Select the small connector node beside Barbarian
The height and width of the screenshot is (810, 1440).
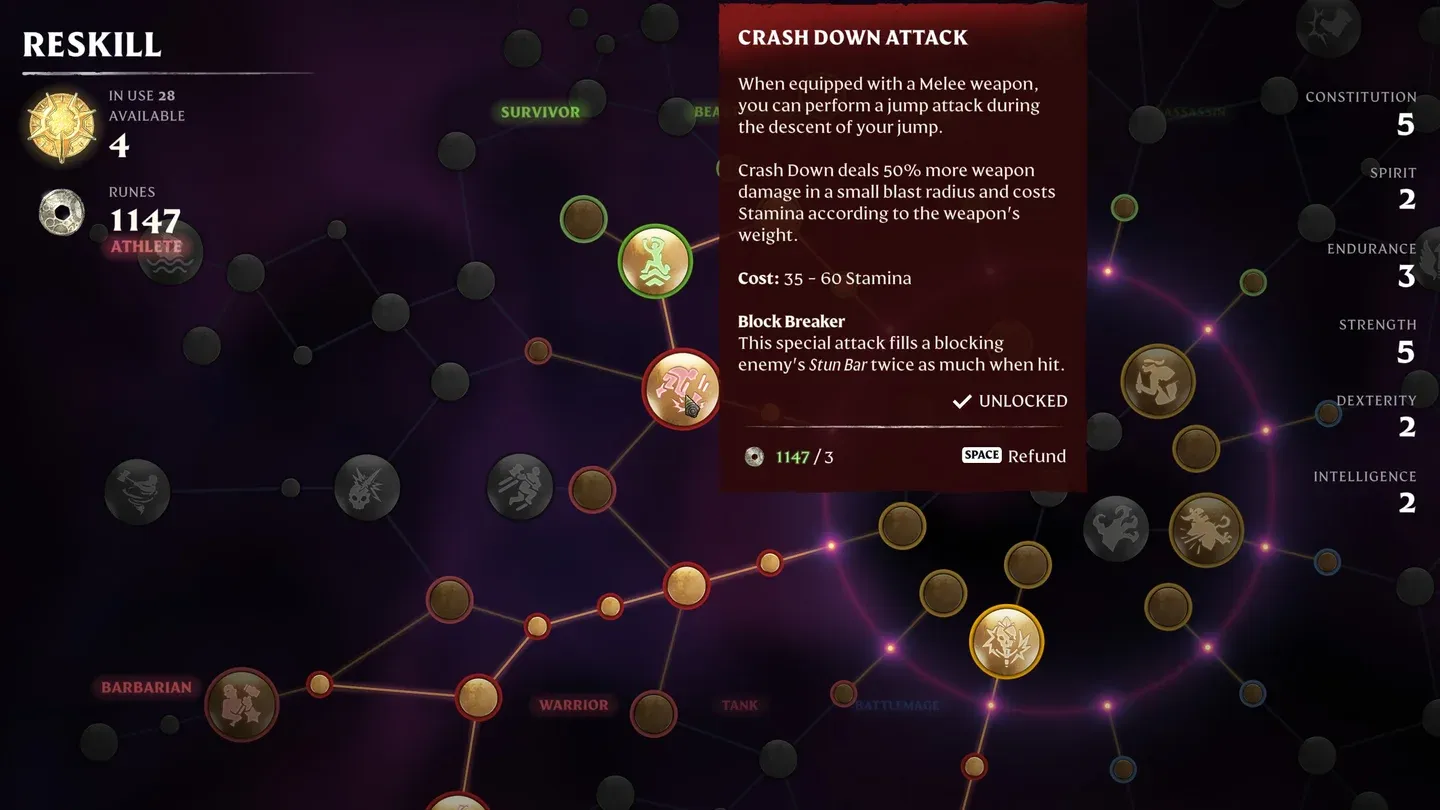(x=318, y=685)
